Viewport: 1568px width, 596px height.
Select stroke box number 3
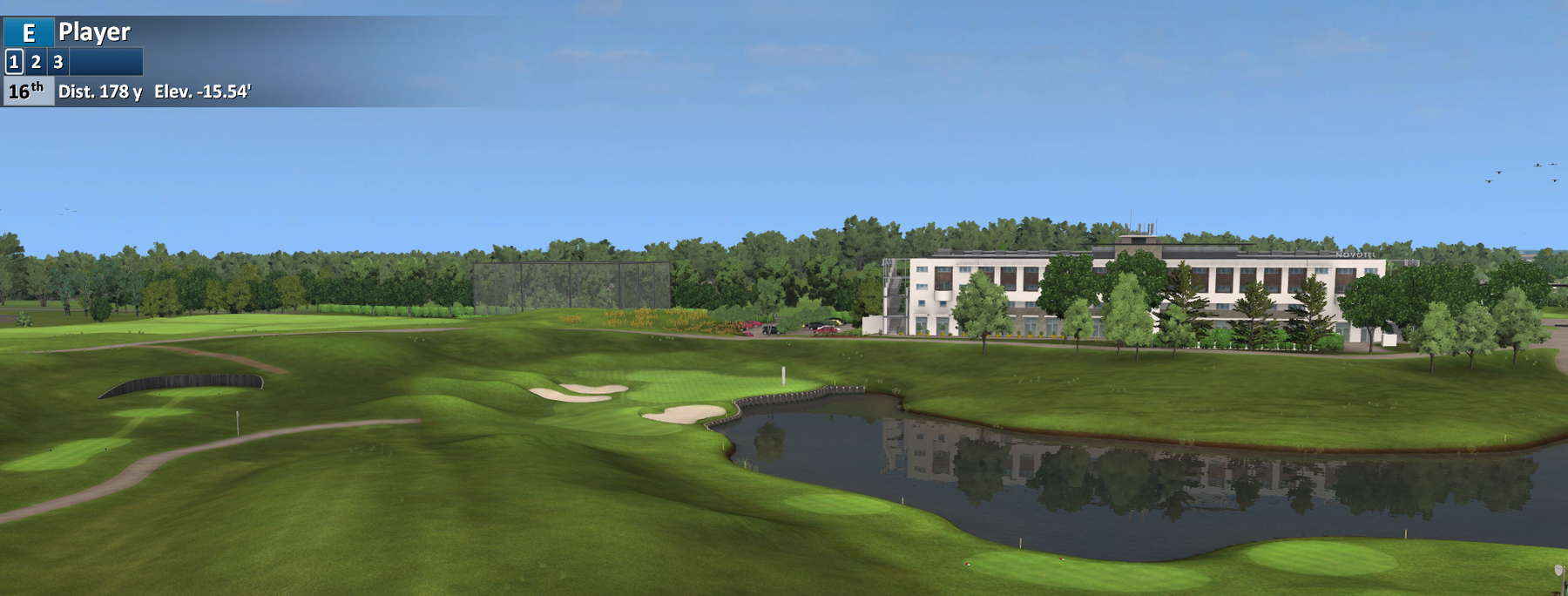[x=58, y=62]
